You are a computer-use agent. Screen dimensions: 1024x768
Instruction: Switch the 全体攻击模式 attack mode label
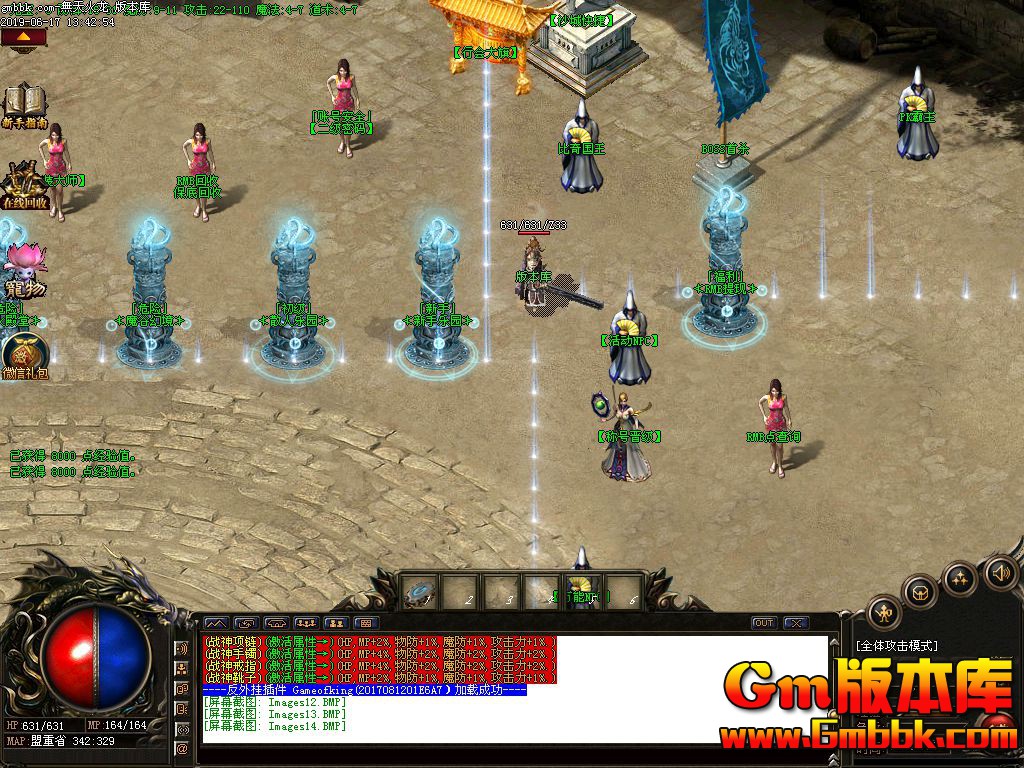coord(896,646)
